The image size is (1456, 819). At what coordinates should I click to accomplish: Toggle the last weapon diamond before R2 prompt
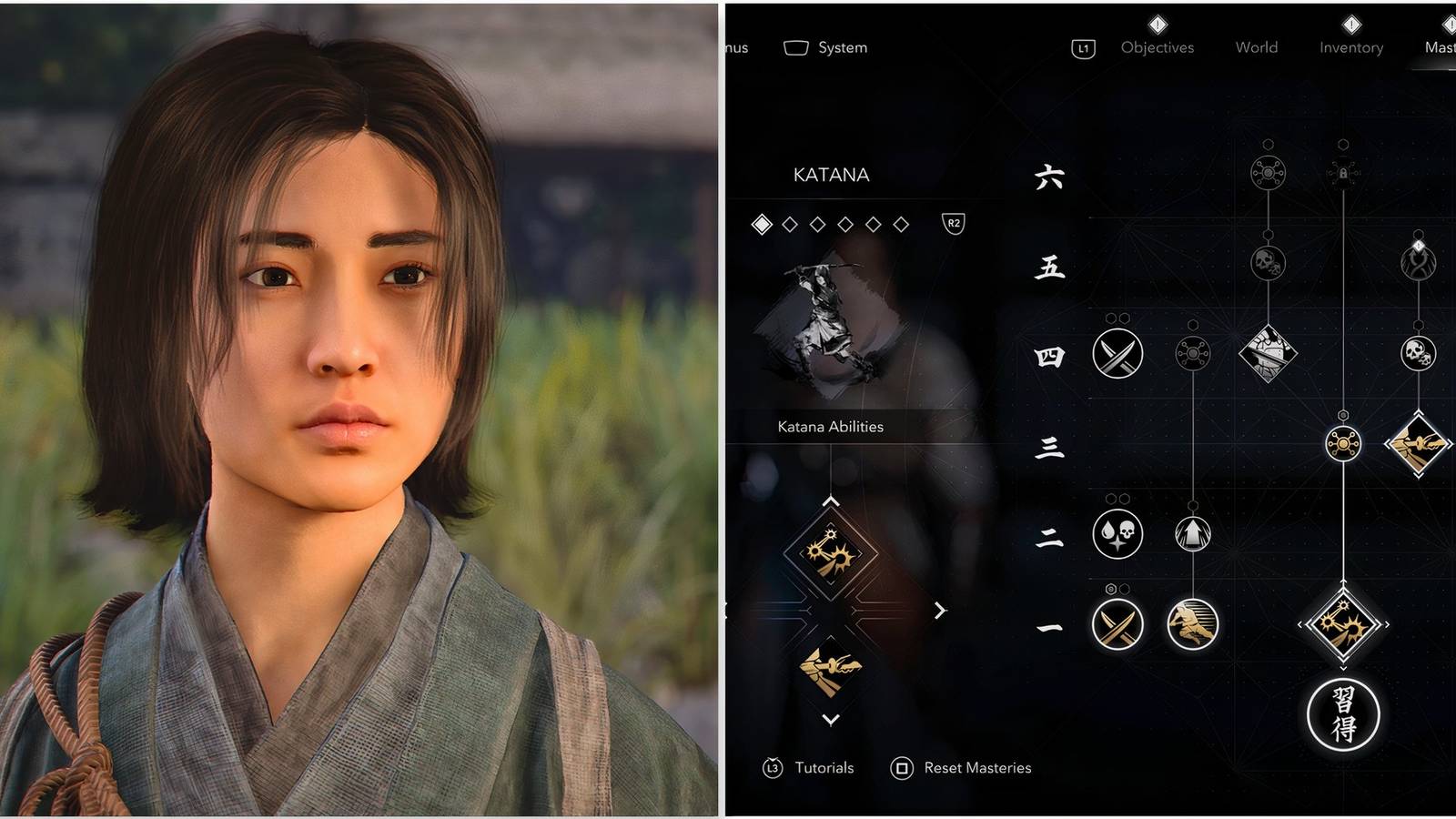click(899, 225)
